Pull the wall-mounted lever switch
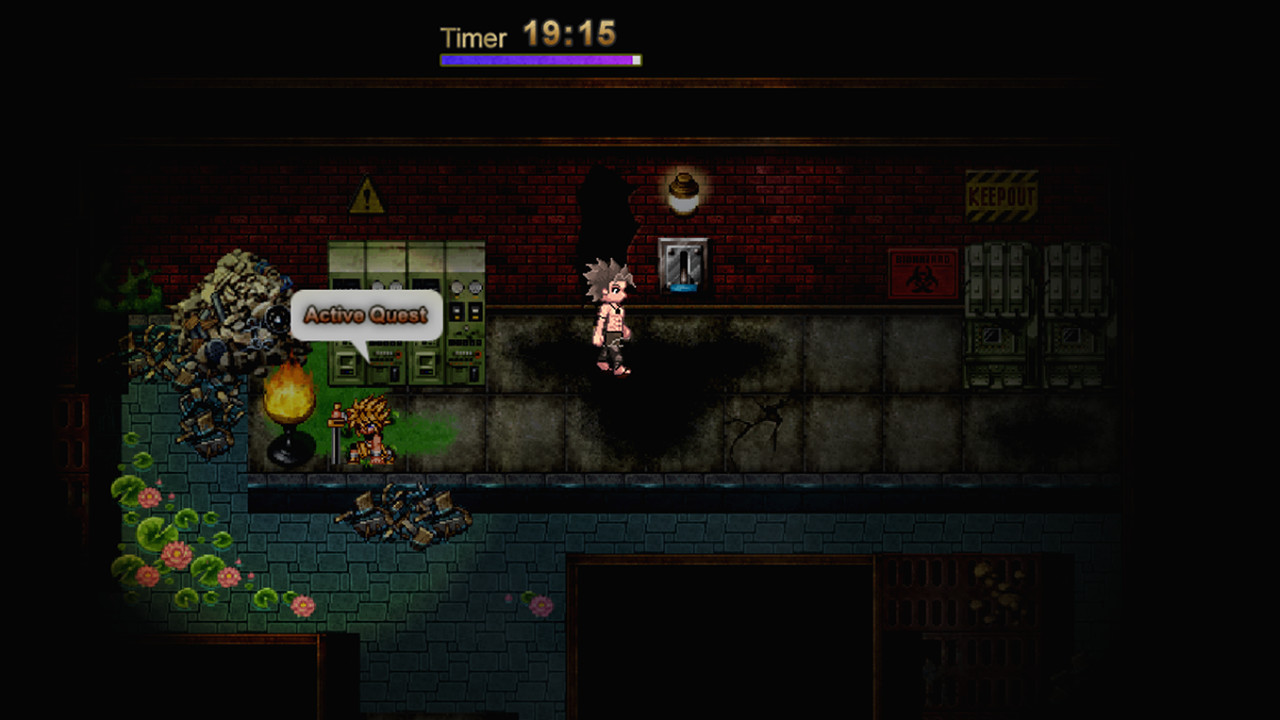The image size is (1280, 720). [683, 265]
